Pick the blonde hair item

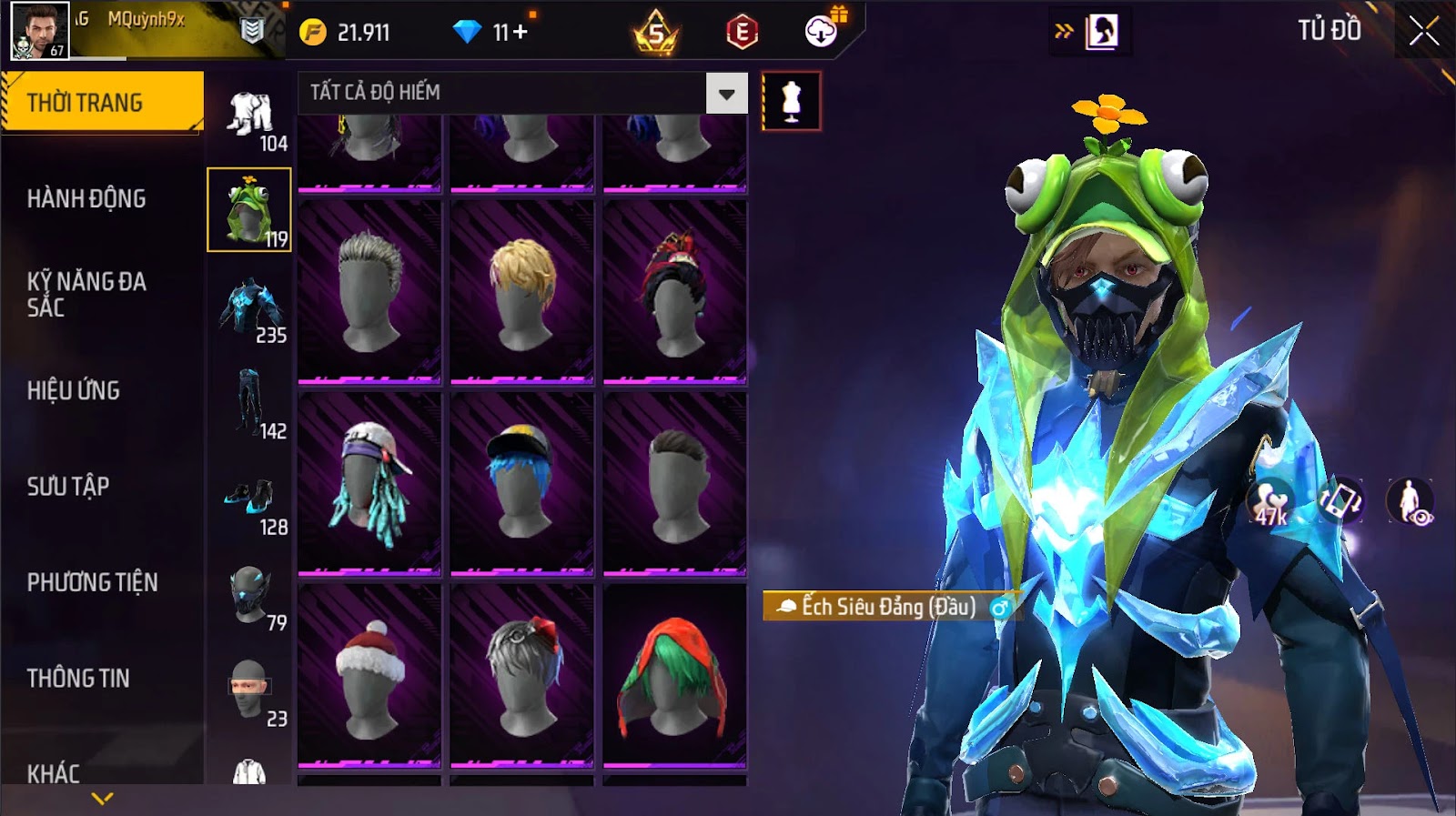pos(522,291)
